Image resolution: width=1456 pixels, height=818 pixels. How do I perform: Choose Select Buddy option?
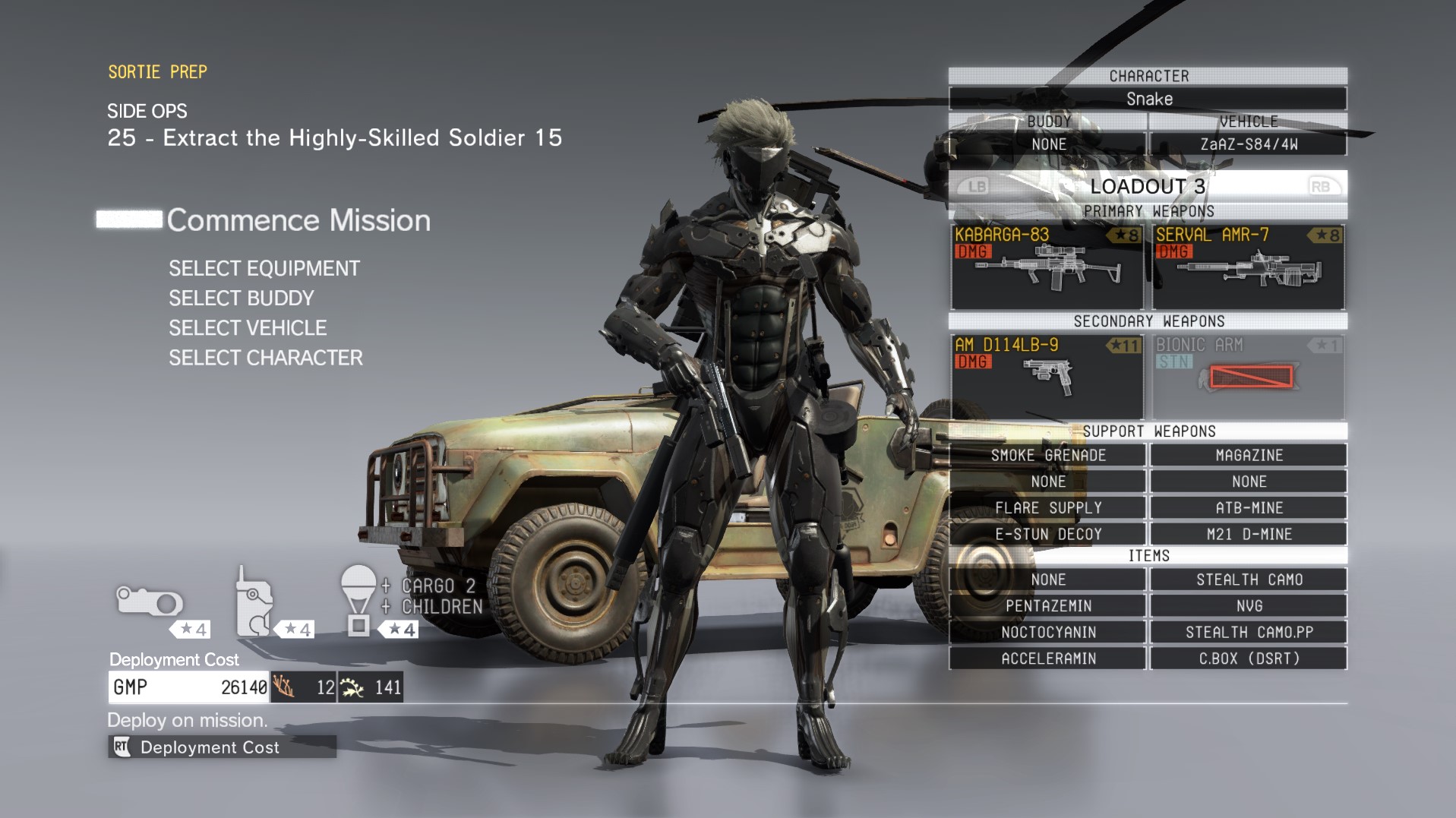tap(241, 298)
